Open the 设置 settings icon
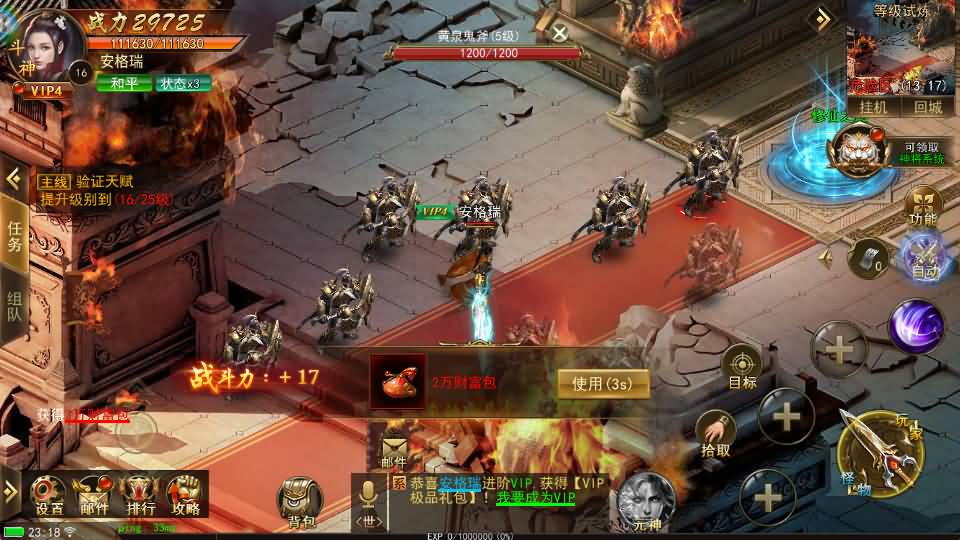This screenshot has height=540, width=960. tap(49, 494)
